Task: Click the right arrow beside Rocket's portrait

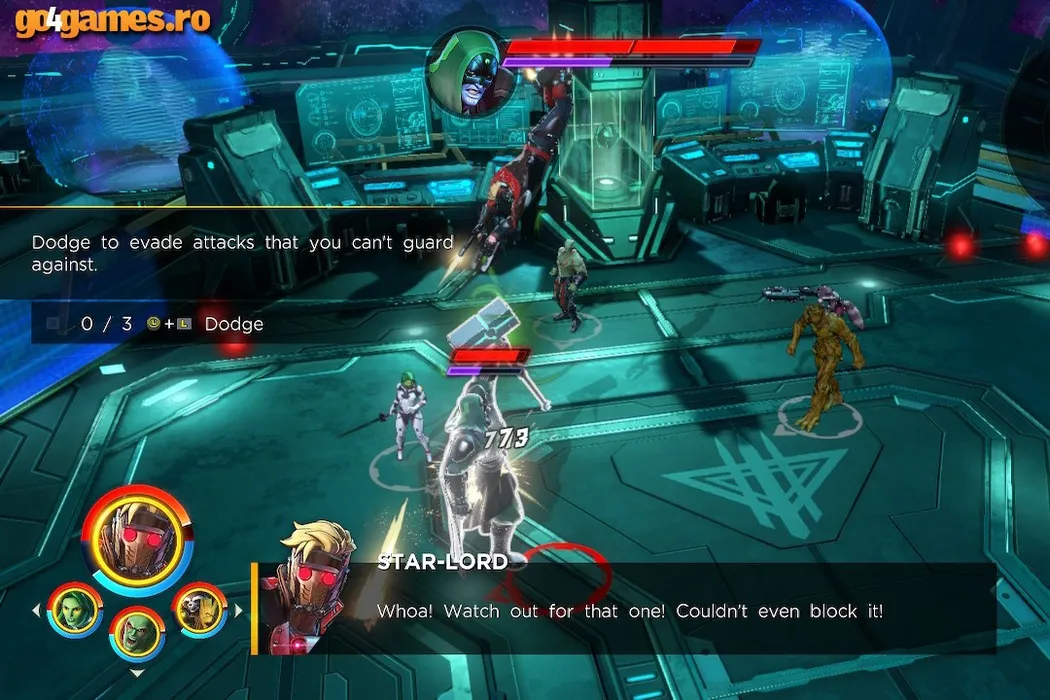Action: (x=238, y=610)
